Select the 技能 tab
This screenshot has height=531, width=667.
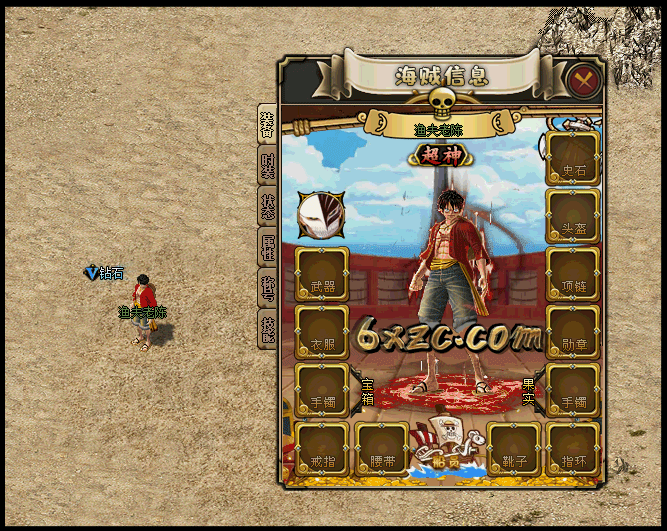tap(267, 329)
